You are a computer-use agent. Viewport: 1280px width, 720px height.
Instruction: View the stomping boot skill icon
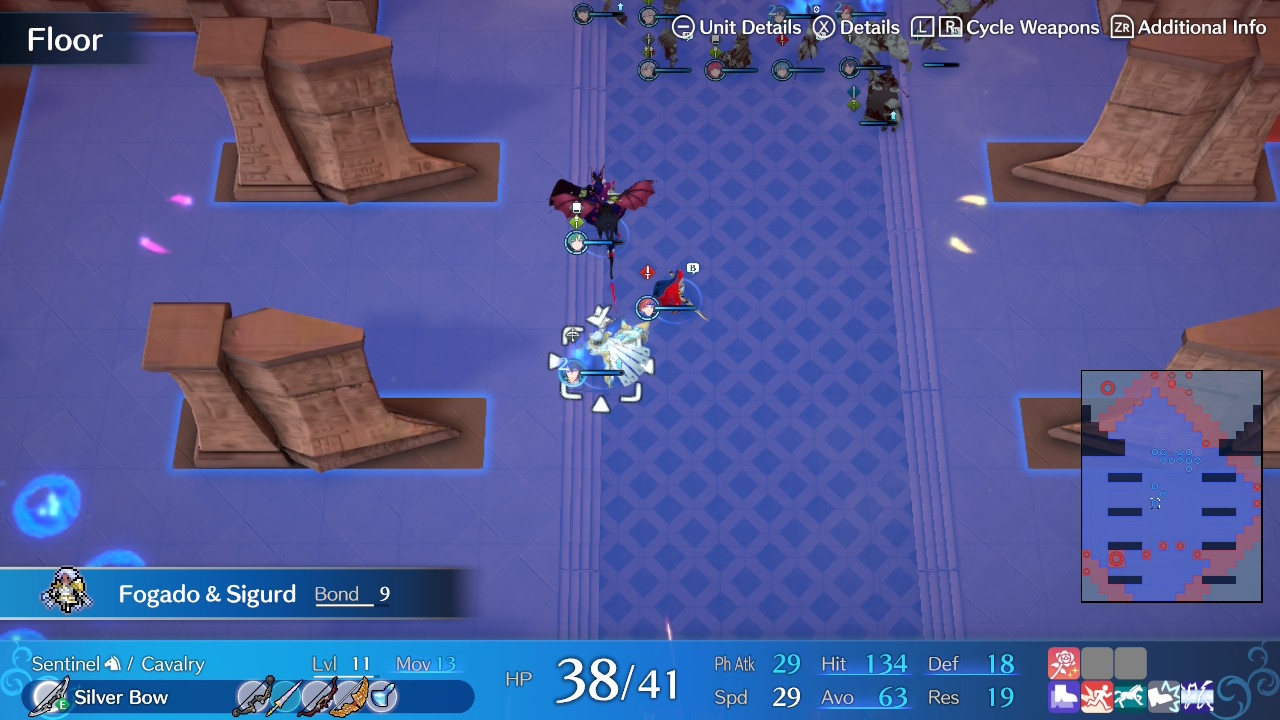(1164, 696)
